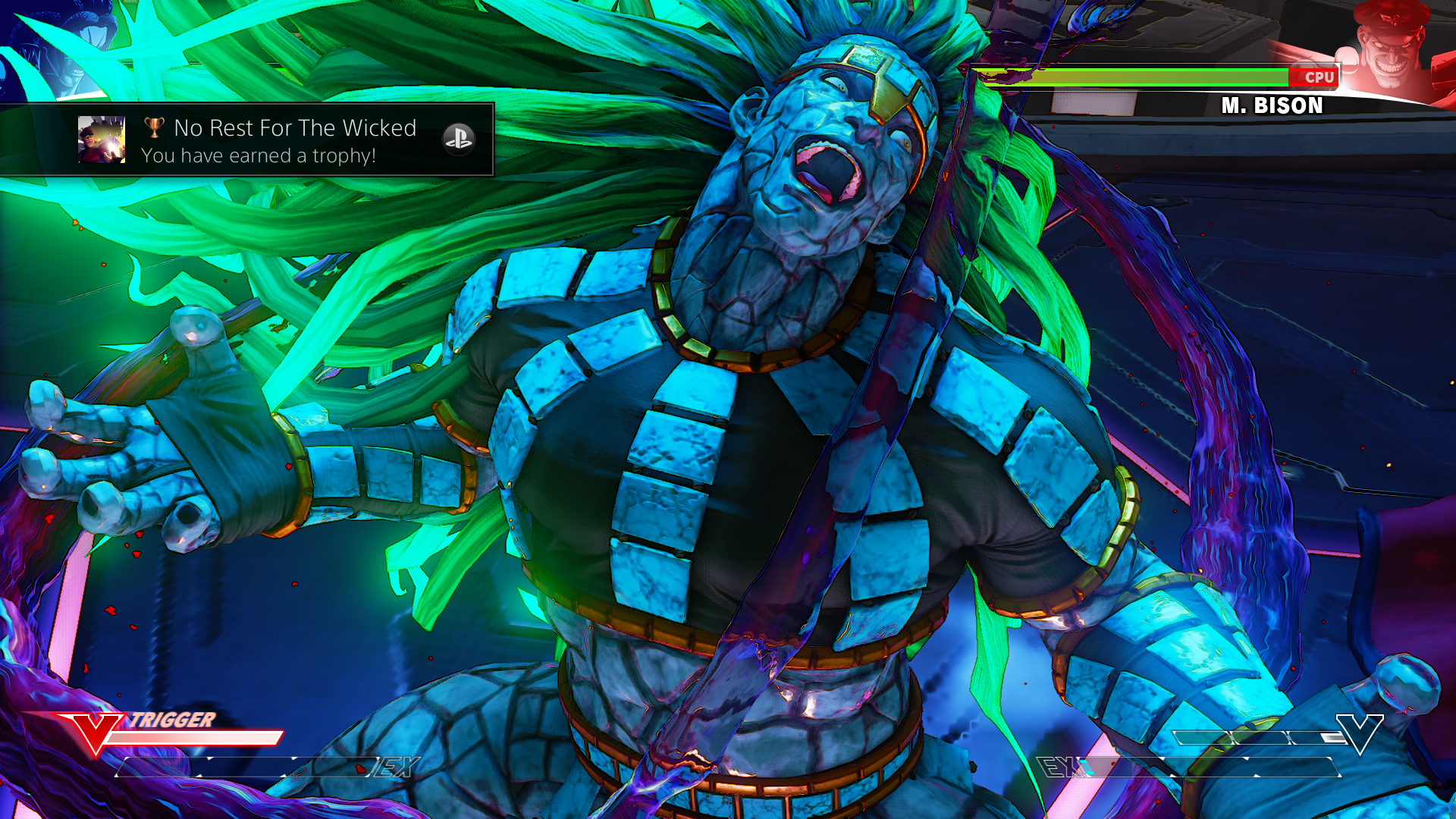Select the M. BISON name label

(x=1272, y=106)
